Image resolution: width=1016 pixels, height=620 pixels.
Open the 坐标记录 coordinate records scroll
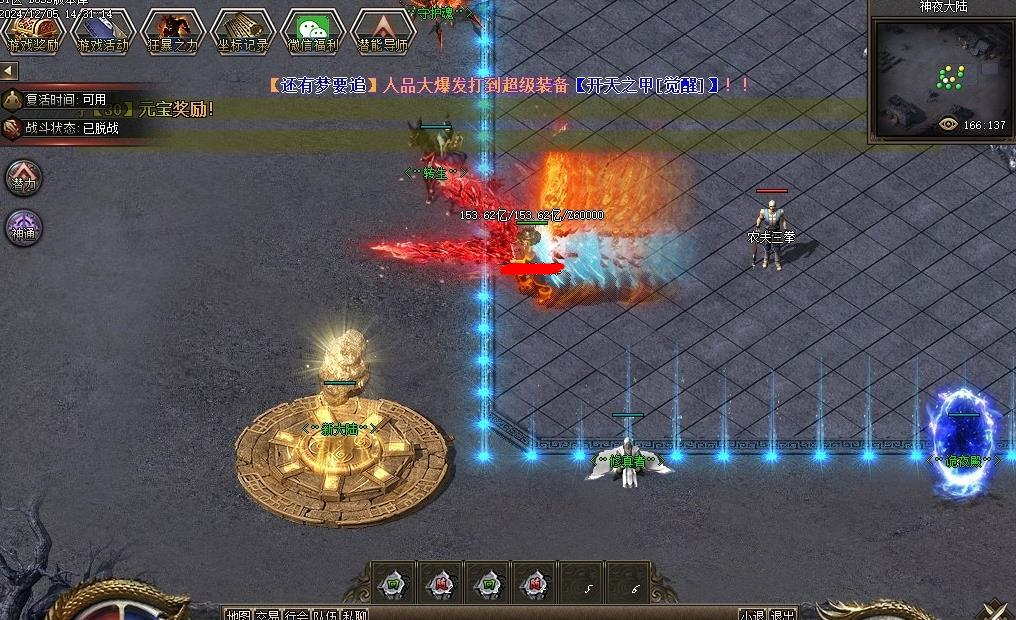242,31
